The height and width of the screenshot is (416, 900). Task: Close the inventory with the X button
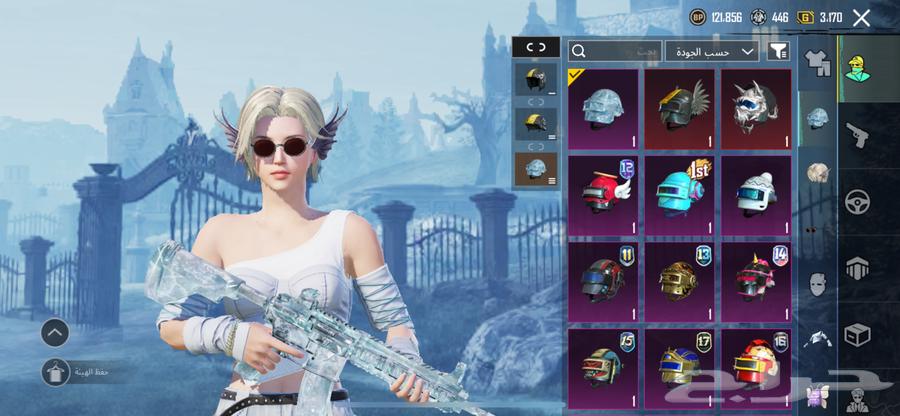(860, 17)
